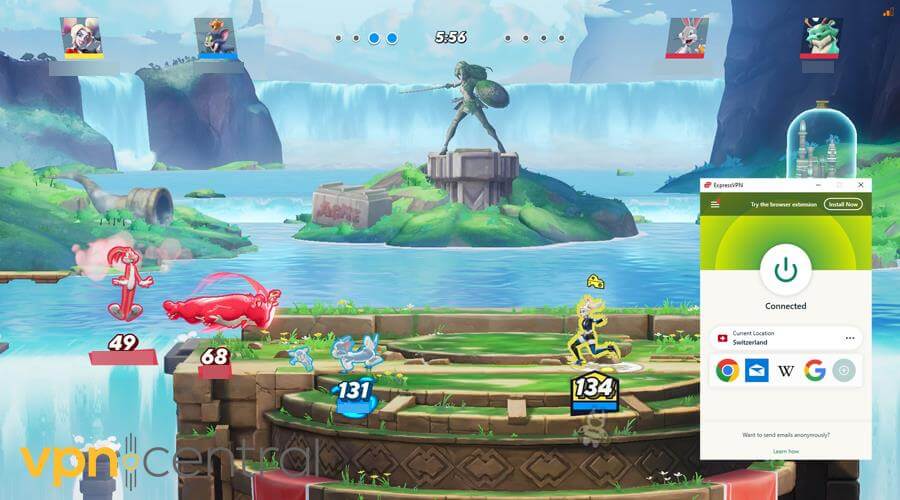Close the ExpressVPN window
Viewport: 900px width, 500px height.
(859, 187)
